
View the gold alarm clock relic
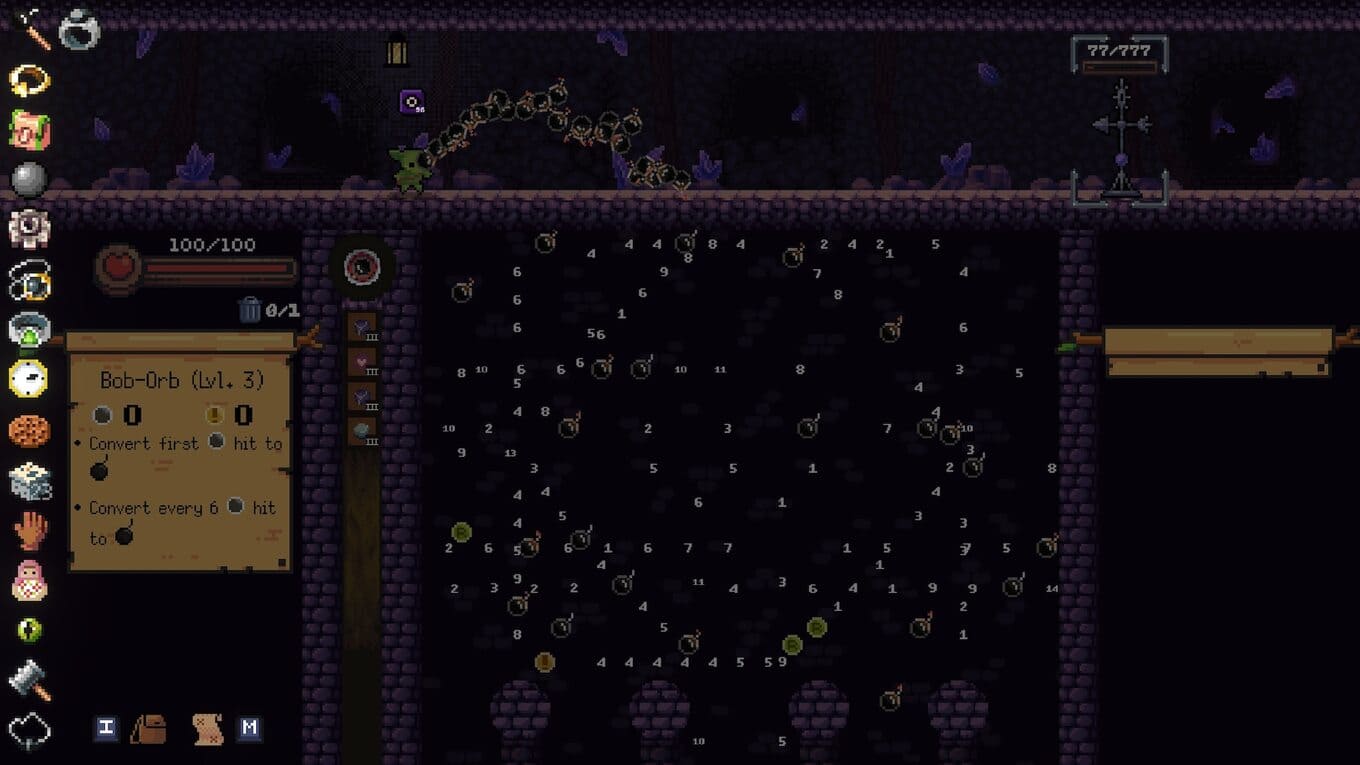pyautogui.click(x=29, y=378)
